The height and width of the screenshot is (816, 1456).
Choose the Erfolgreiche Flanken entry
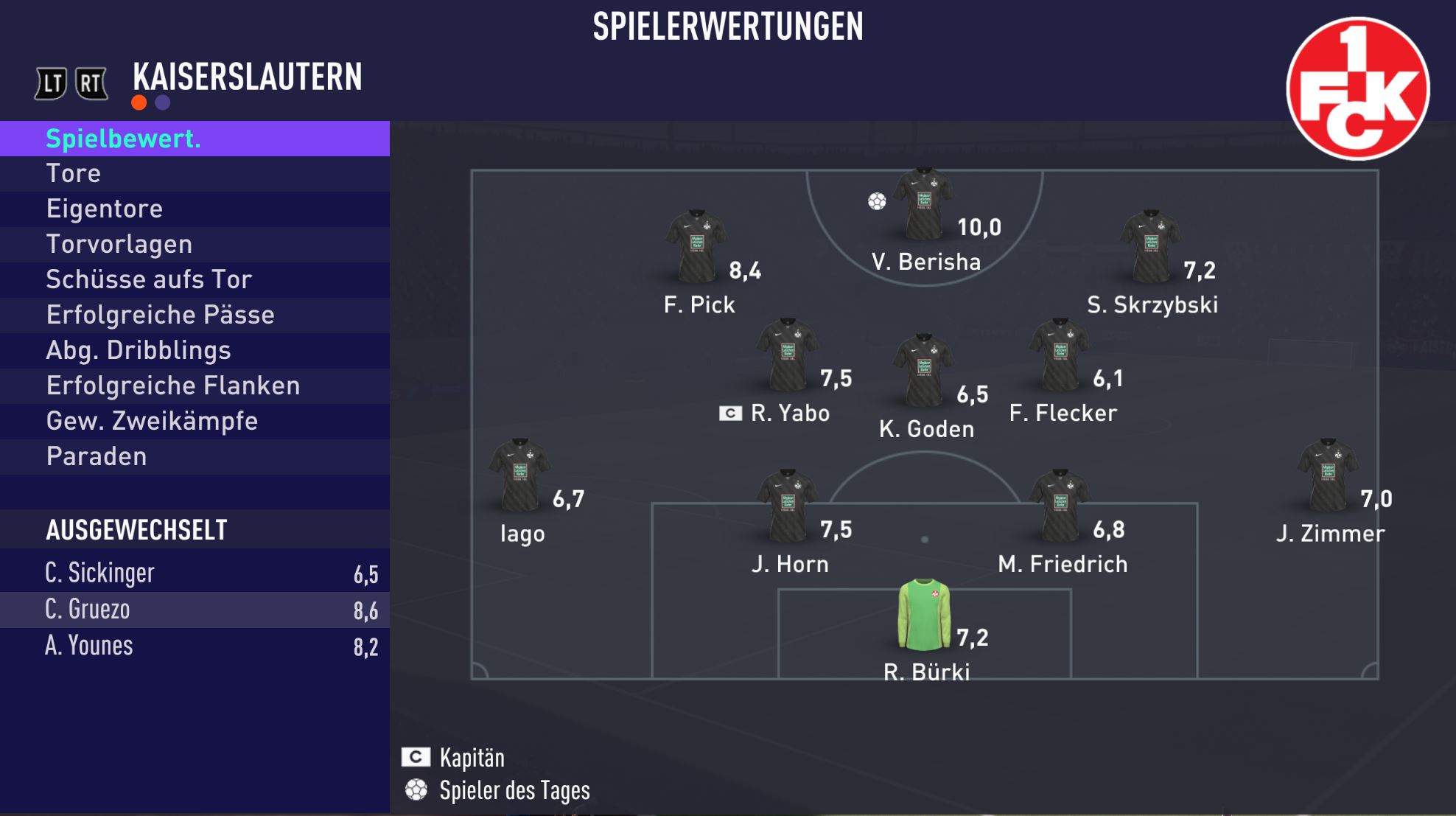[195, 386]
